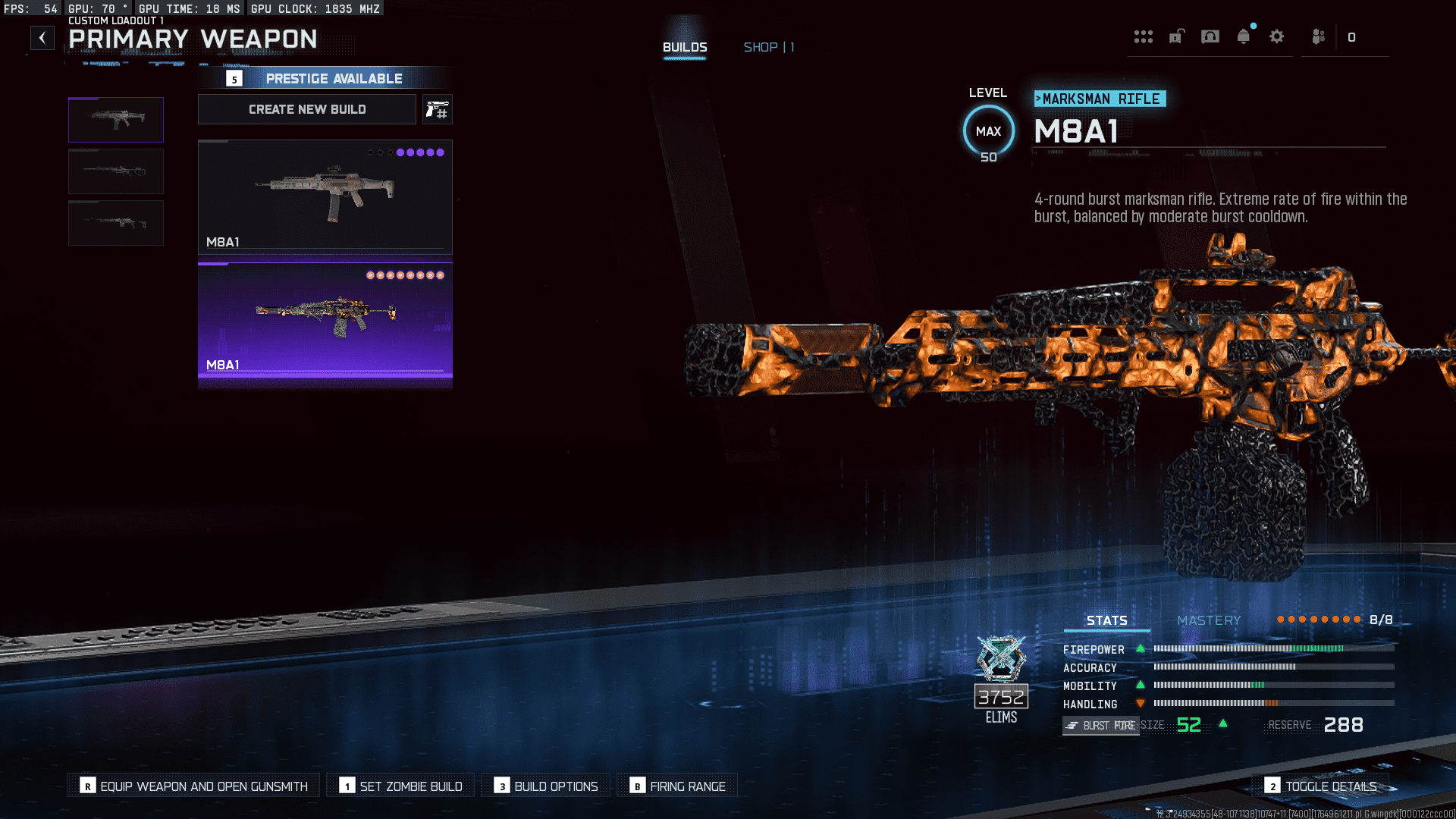Click Equip Weapon and Open Gunsmith
Viewport: 1456px width, 819px height.
194,786
